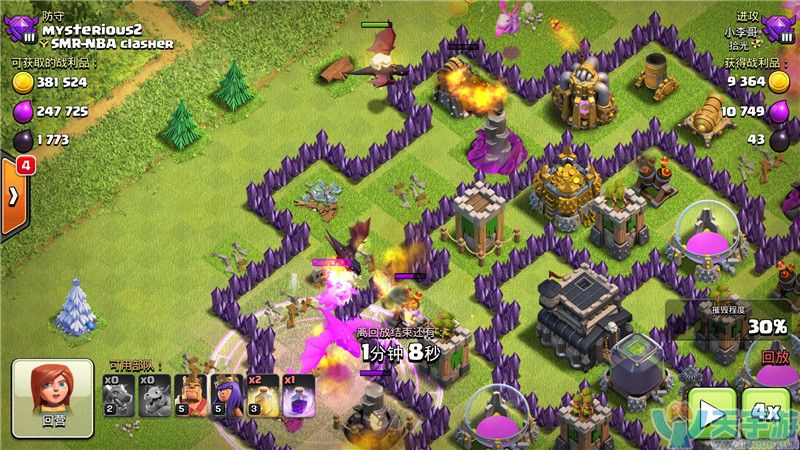Select the greyed-out dragon troop slot

(x=118, y=395)
